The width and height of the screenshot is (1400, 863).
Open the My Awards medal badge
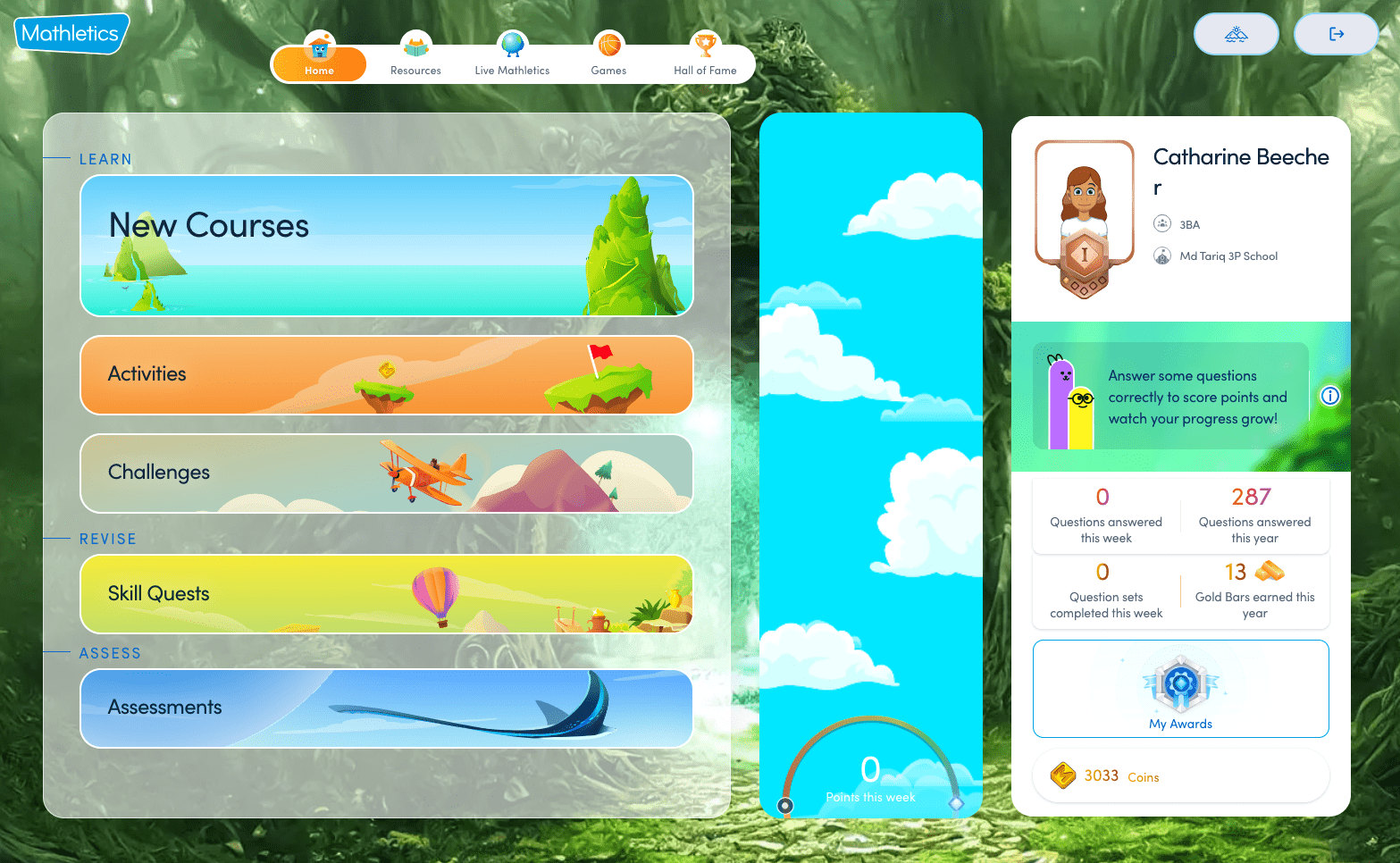coord(1180,683)
